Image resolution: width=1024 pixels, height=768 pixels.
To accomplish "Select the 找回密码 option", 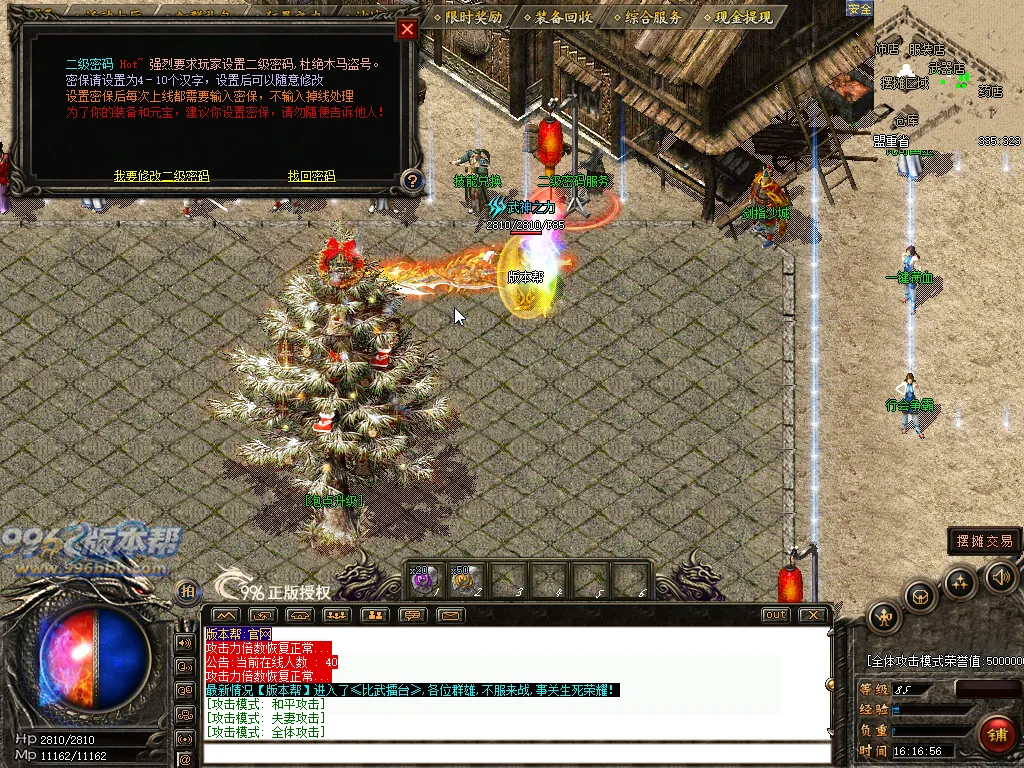I will (311, 176).
